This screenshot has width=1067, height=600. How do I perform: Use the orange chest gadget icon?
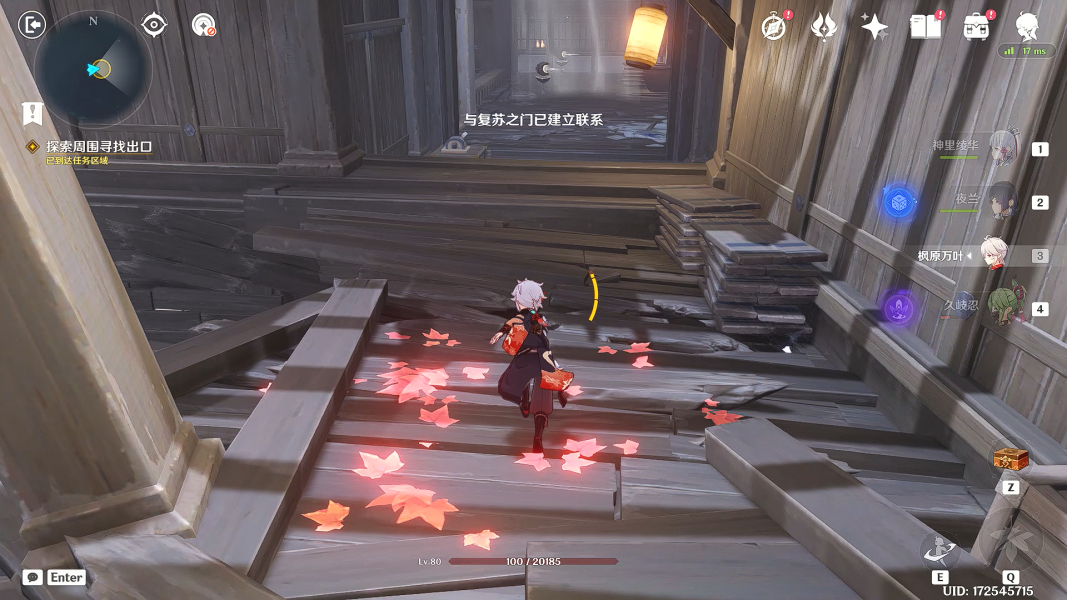click(1011, 459)
